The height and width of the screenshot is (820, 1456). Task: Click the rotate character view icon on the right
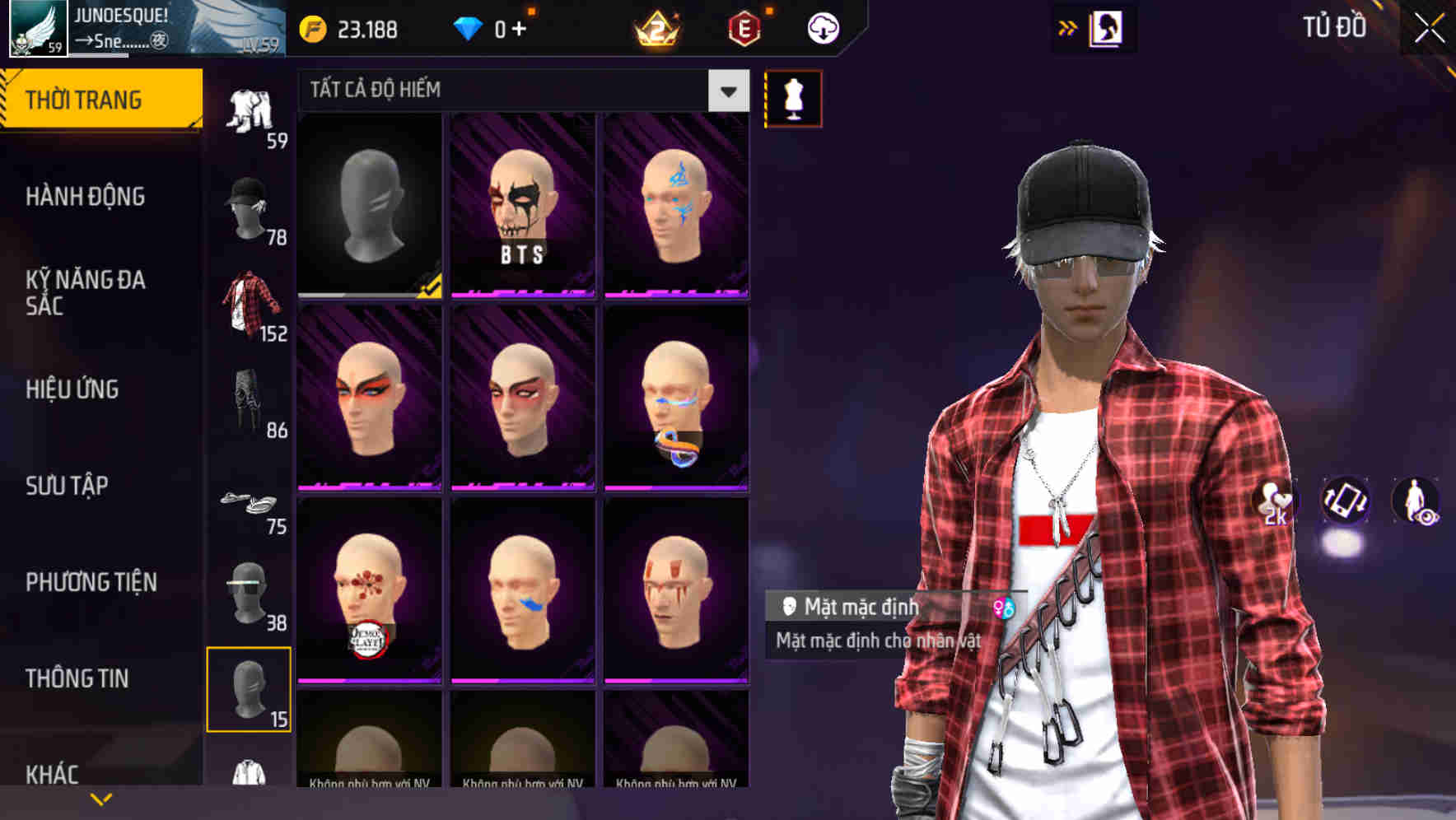(1344, 502)
